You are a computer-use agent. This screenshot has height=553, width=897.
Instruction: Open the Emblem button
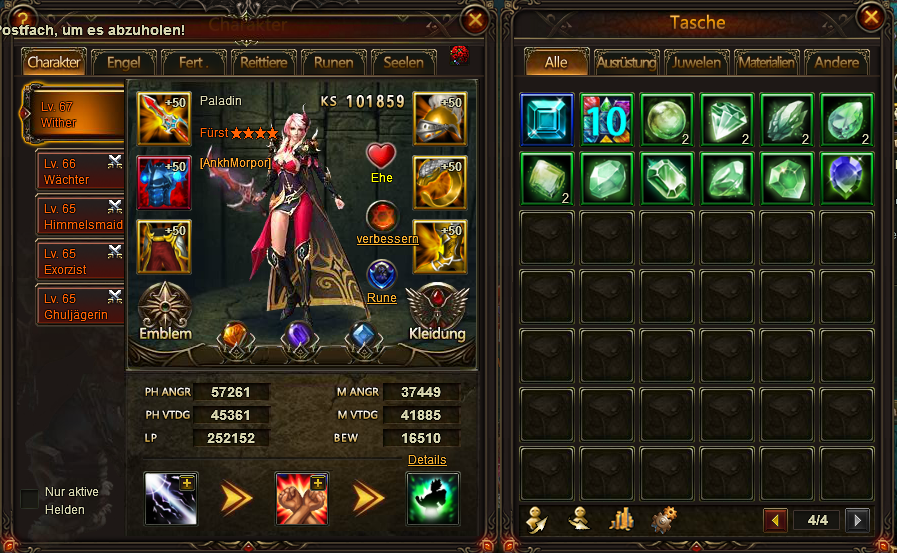[x=166, y=312]
